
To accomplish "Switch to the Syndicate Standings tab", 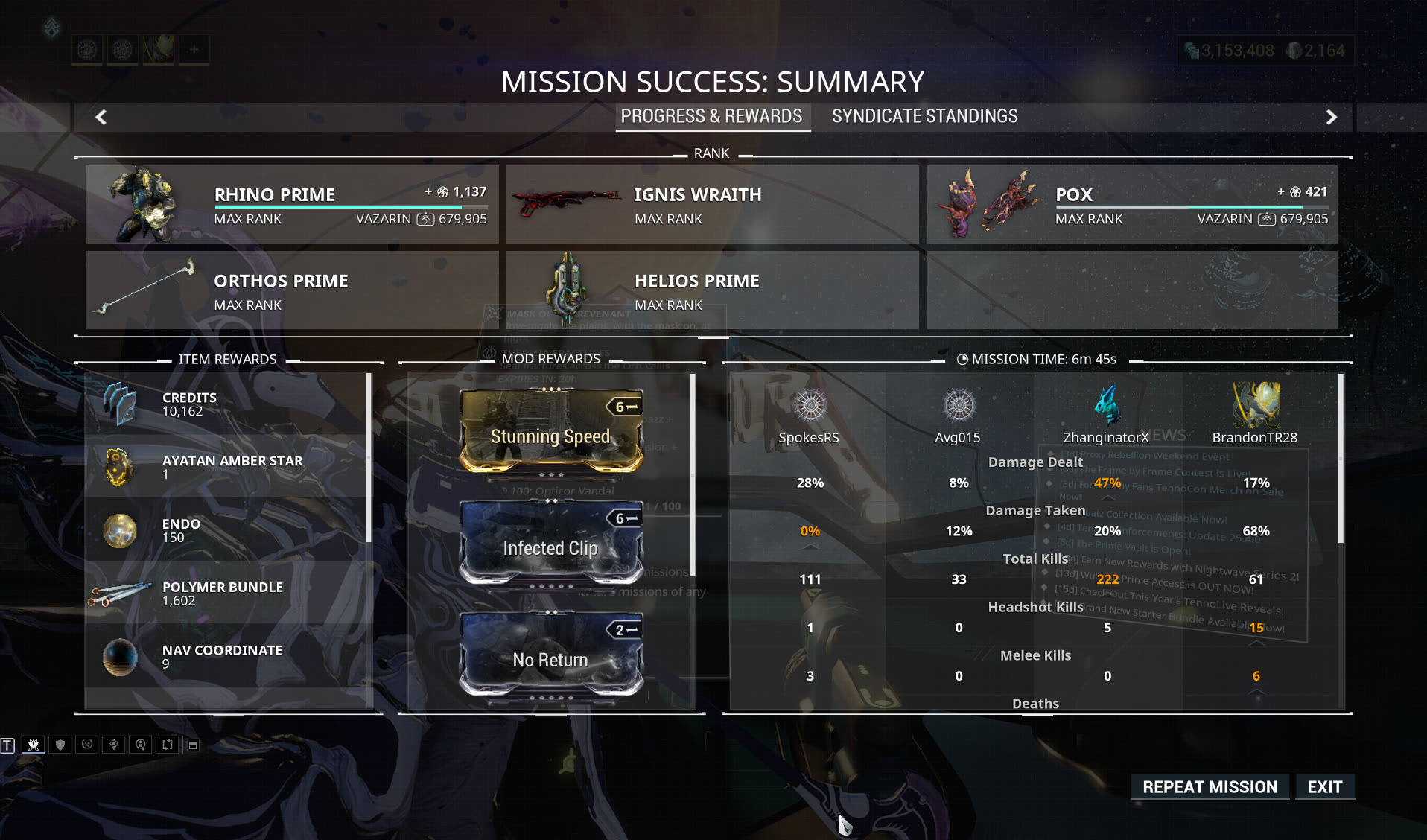I will pos(924,116).
